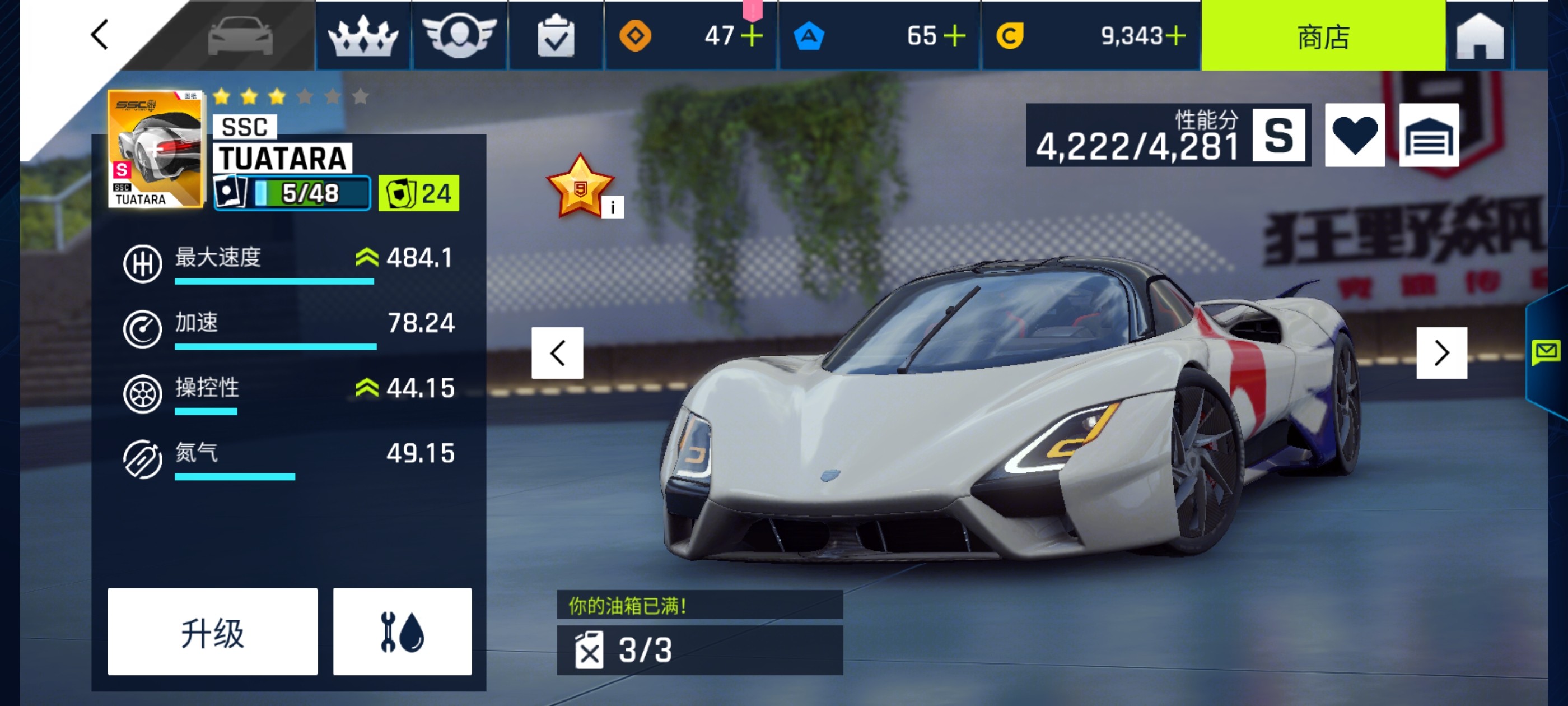
Task: Open the daily tasks clipboard icon
Action: click(x=554, y=36)
